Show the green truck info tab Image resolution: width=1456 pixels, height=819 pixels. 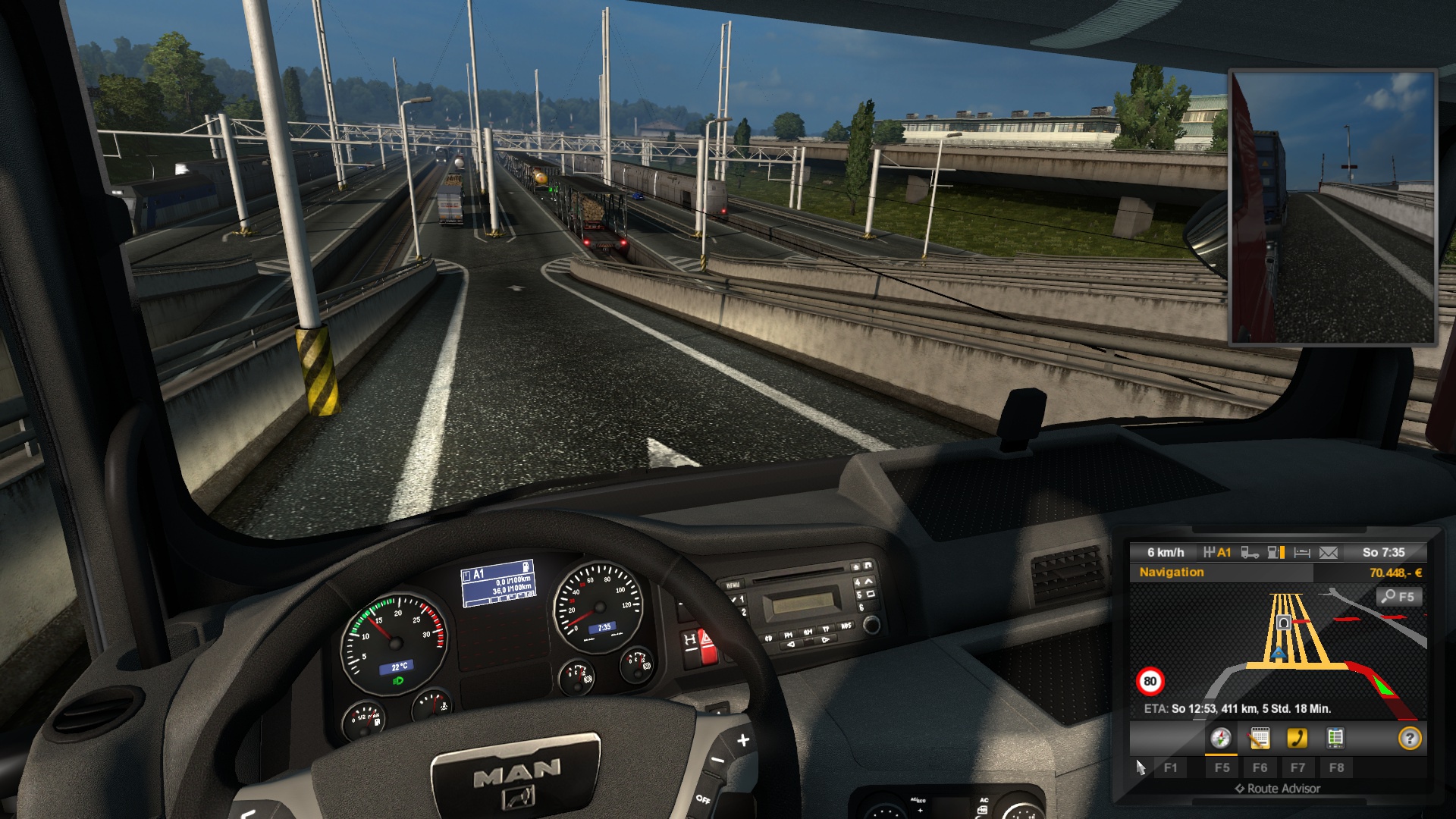point(1335,738)
